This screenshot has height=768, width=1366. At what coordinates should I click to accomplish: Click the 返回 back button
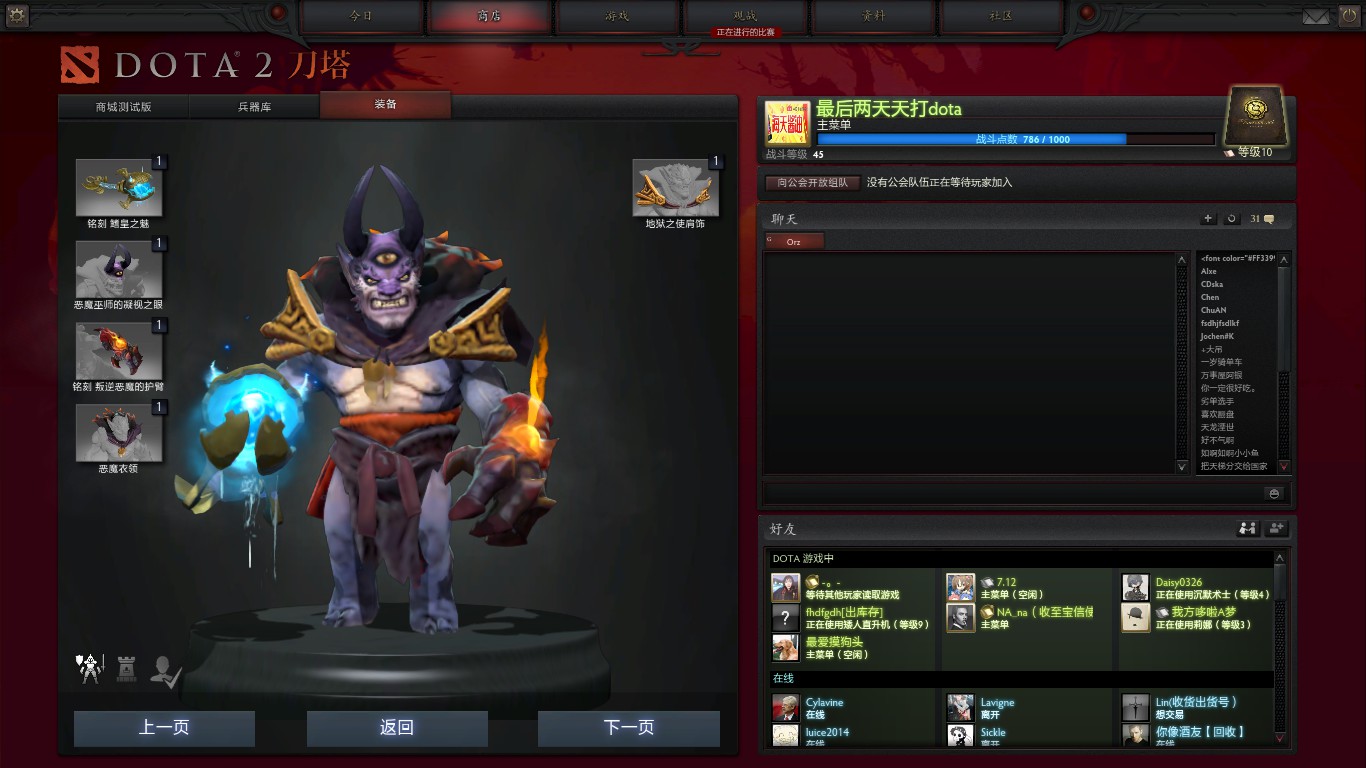(397, 728)
